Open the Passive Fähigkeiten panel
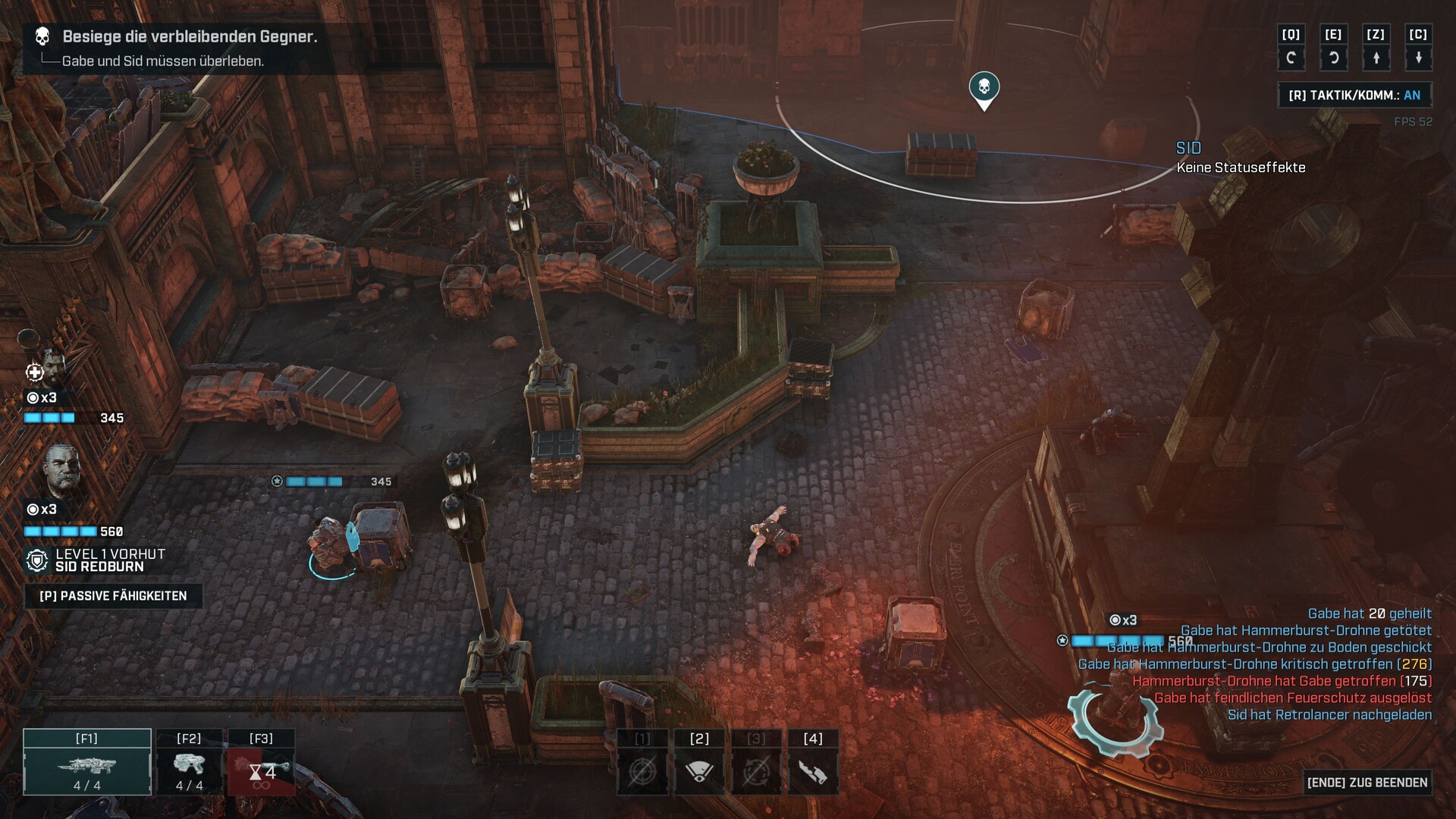 (x=113, y=596)
